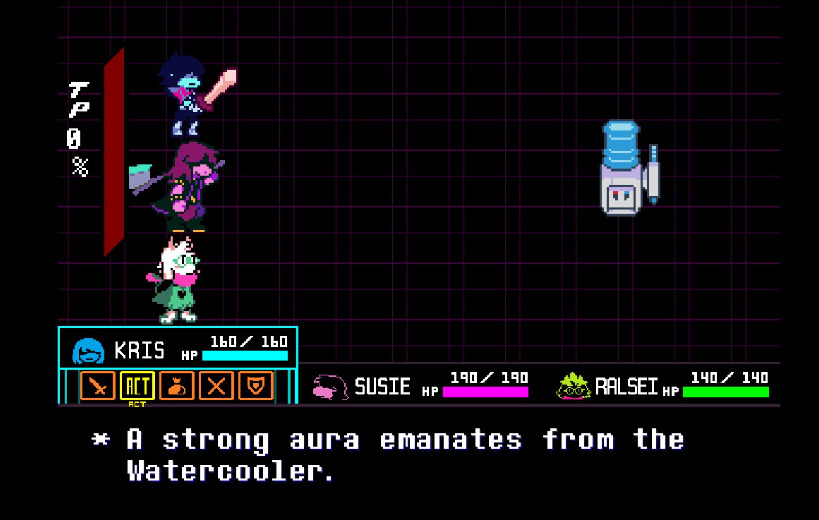Open the Item bag command
Viewport: 819px width, 520px height.
177,385
